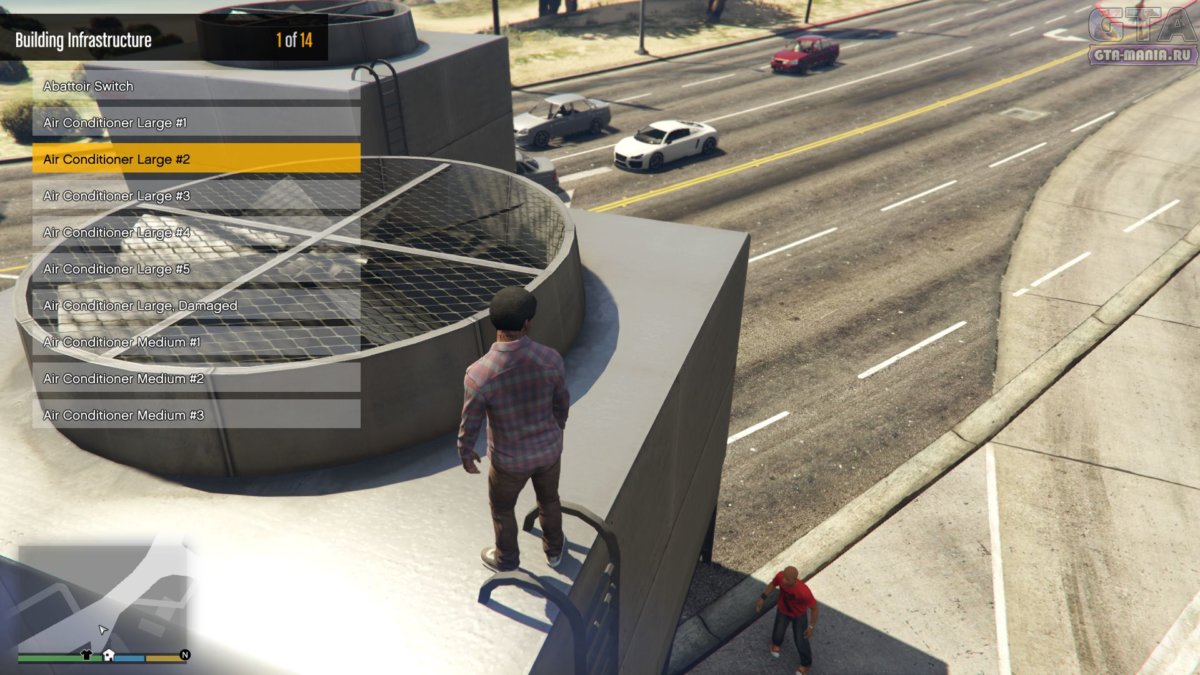Choose Air Conditioner Large #4
This screenshot has width=1200, height=675.
point(196,232)
